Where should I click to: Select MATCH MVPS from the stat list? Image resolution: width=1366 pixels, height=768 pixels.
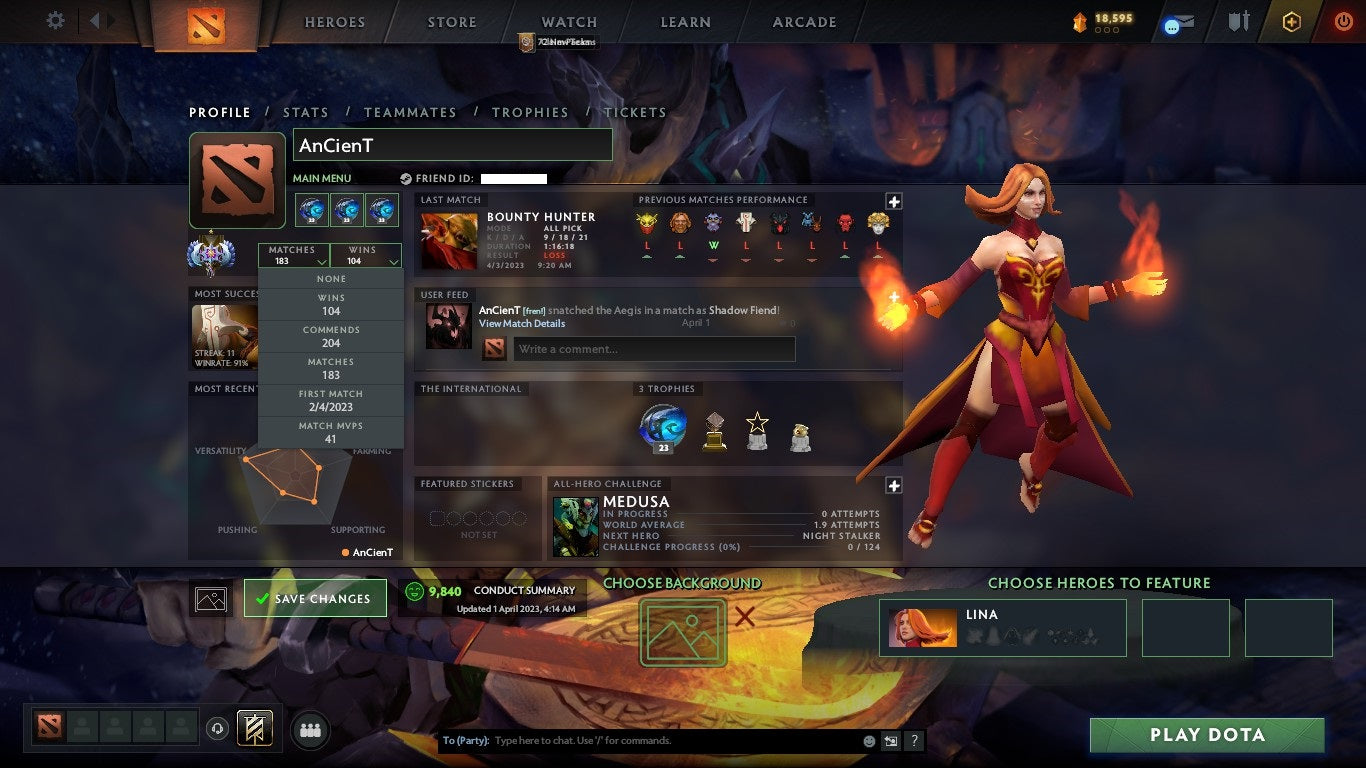coord(331,431)
